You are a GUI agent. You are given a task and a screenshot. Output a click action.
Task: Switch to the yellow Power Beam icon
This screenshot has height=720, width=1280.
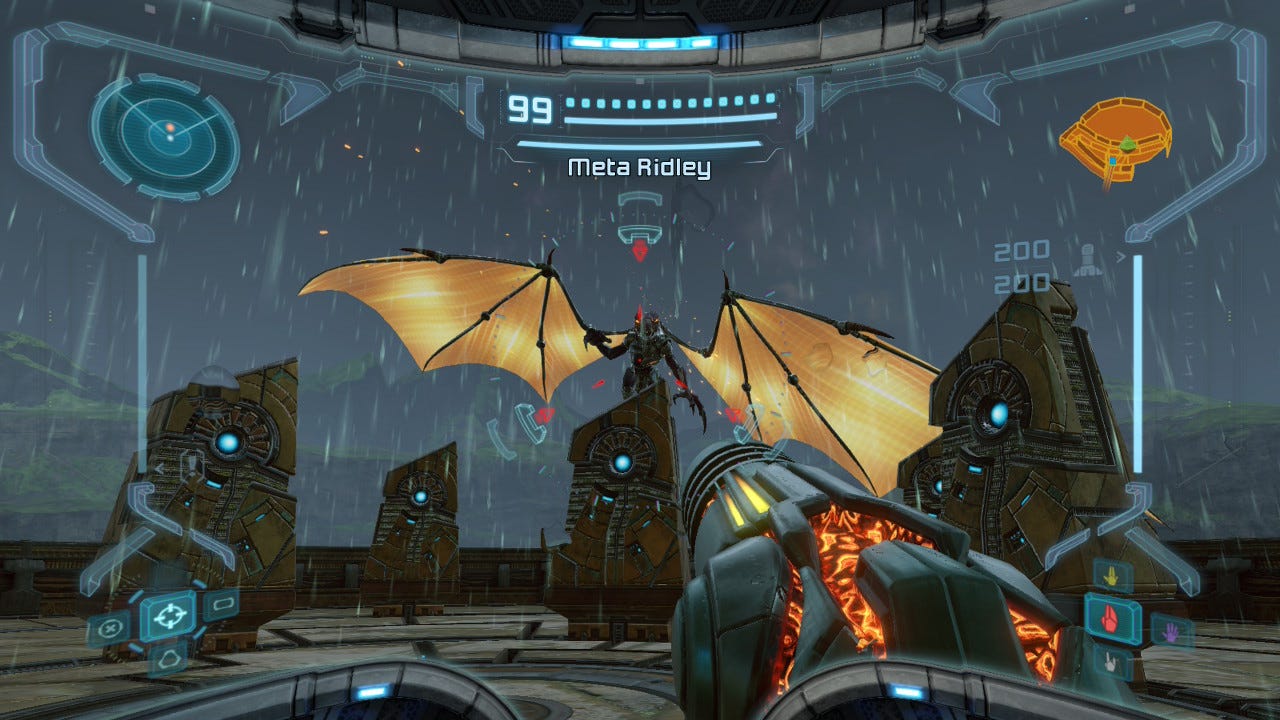1112,576
